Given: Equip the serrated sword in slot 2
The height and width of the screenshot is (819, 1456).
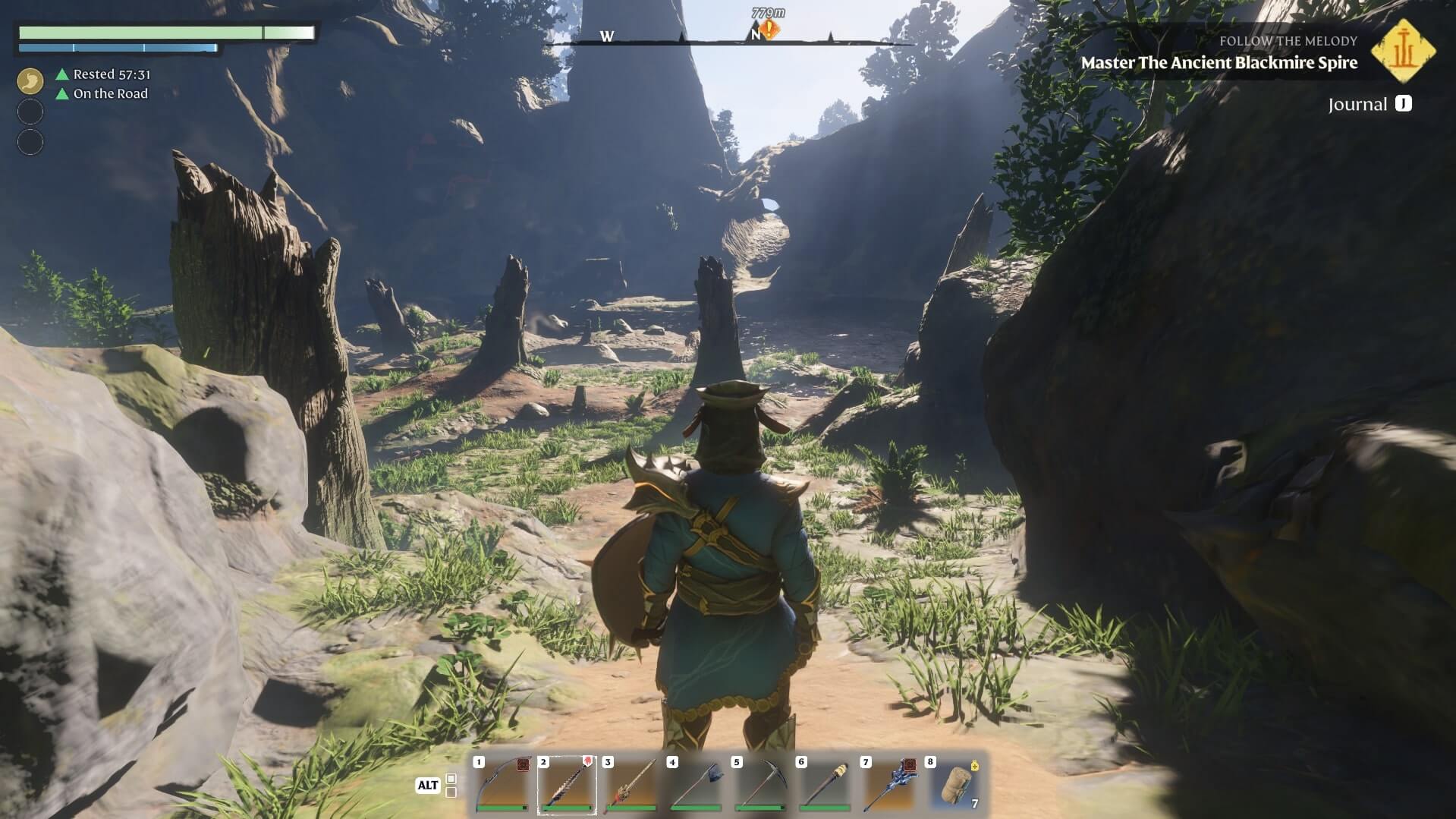Looking at the screenshot, I should tap(567, 786).
